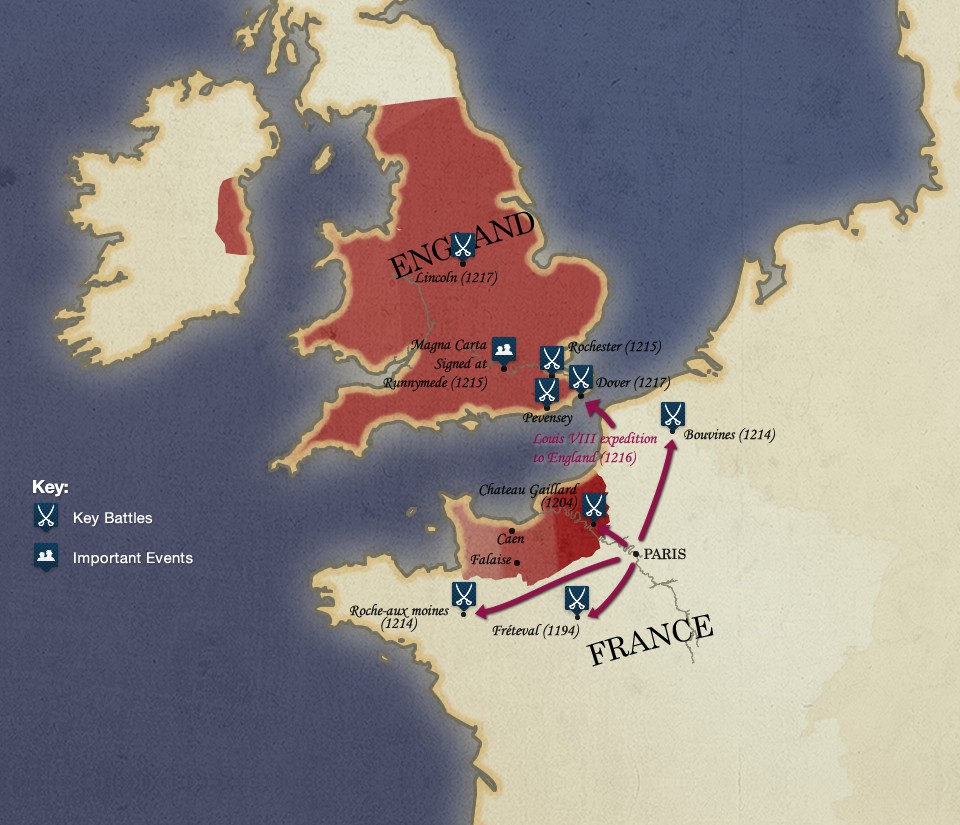Select the Chateau Gaillard (1204) battle marker
This screenshot has width=960, height=825.
pos(594,506)
